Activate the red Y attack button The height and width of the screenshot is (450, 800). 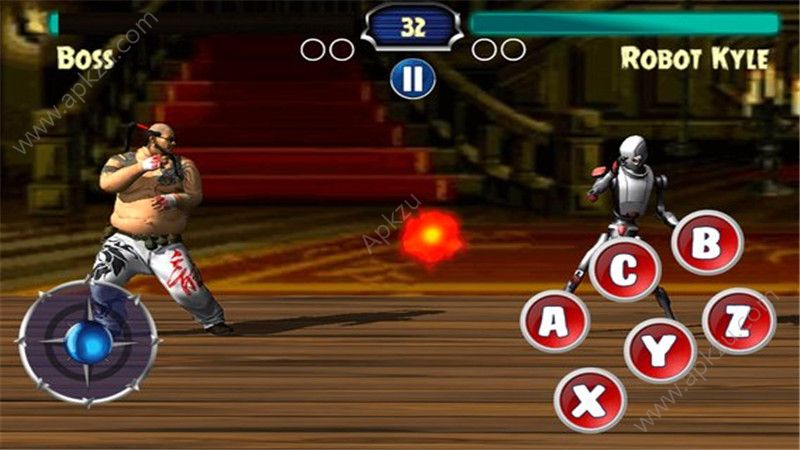(660, 351)
